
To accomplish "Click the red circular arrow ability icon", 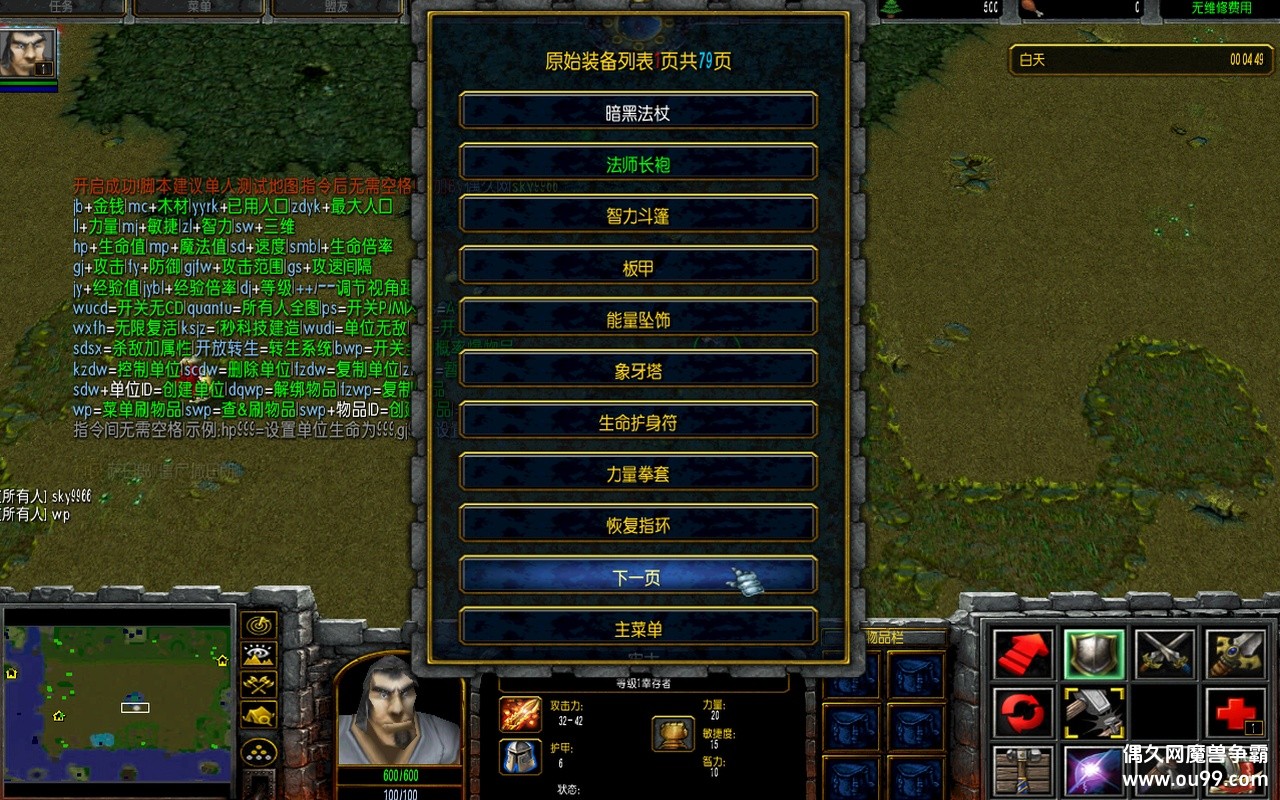I will [x=1023, y=711].
